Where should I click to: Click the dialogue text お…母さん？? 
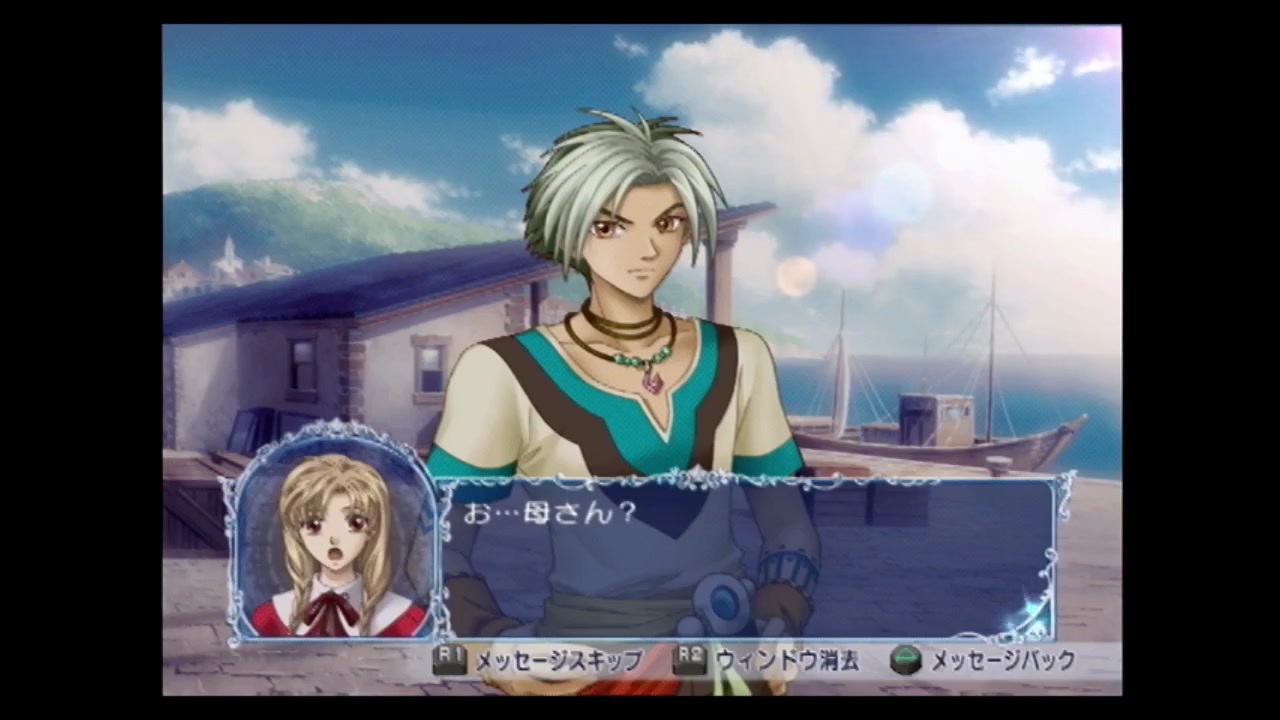point(548,513)
